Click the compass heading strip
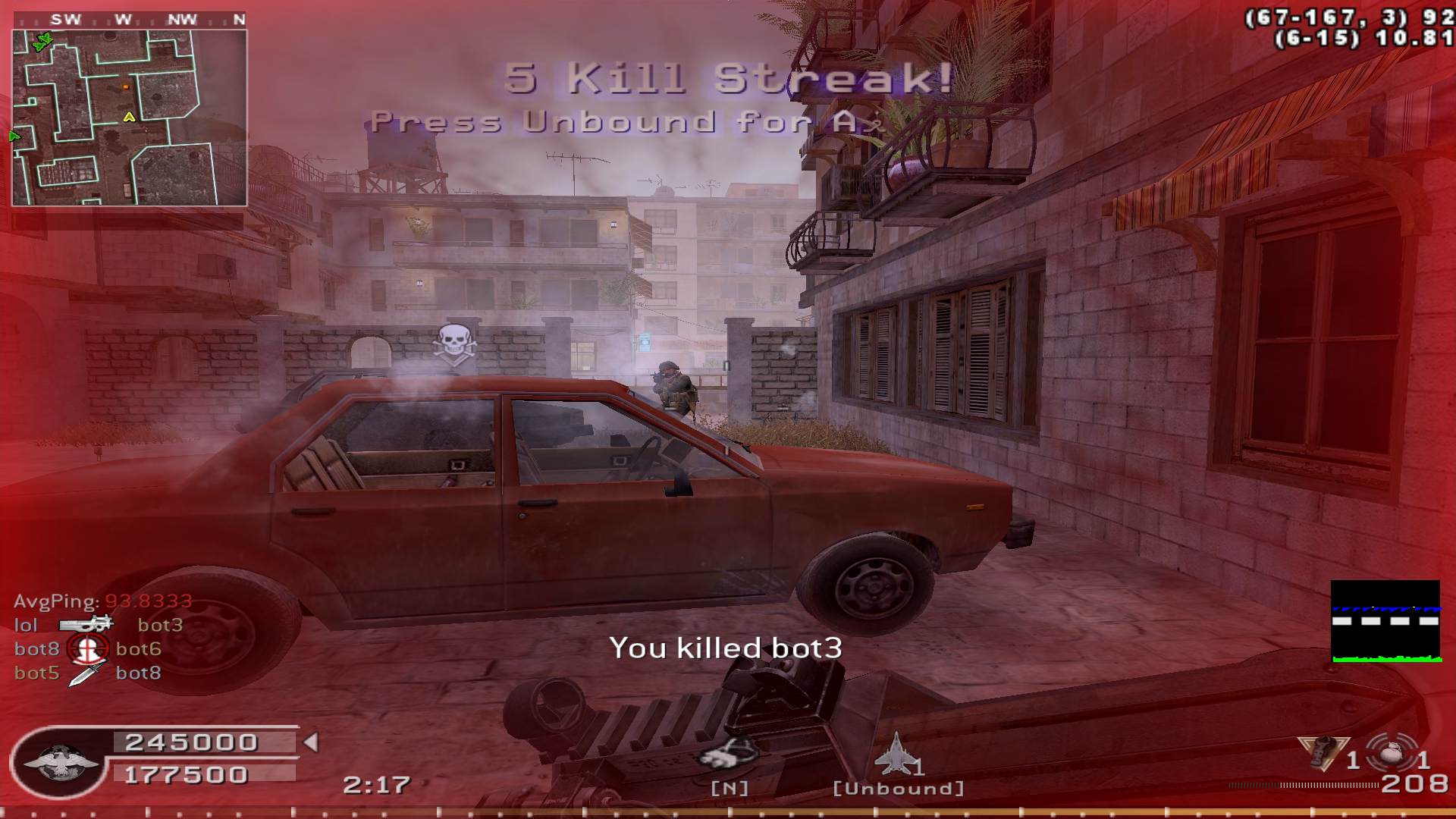 pyautogui.click(x=143, y=20)
